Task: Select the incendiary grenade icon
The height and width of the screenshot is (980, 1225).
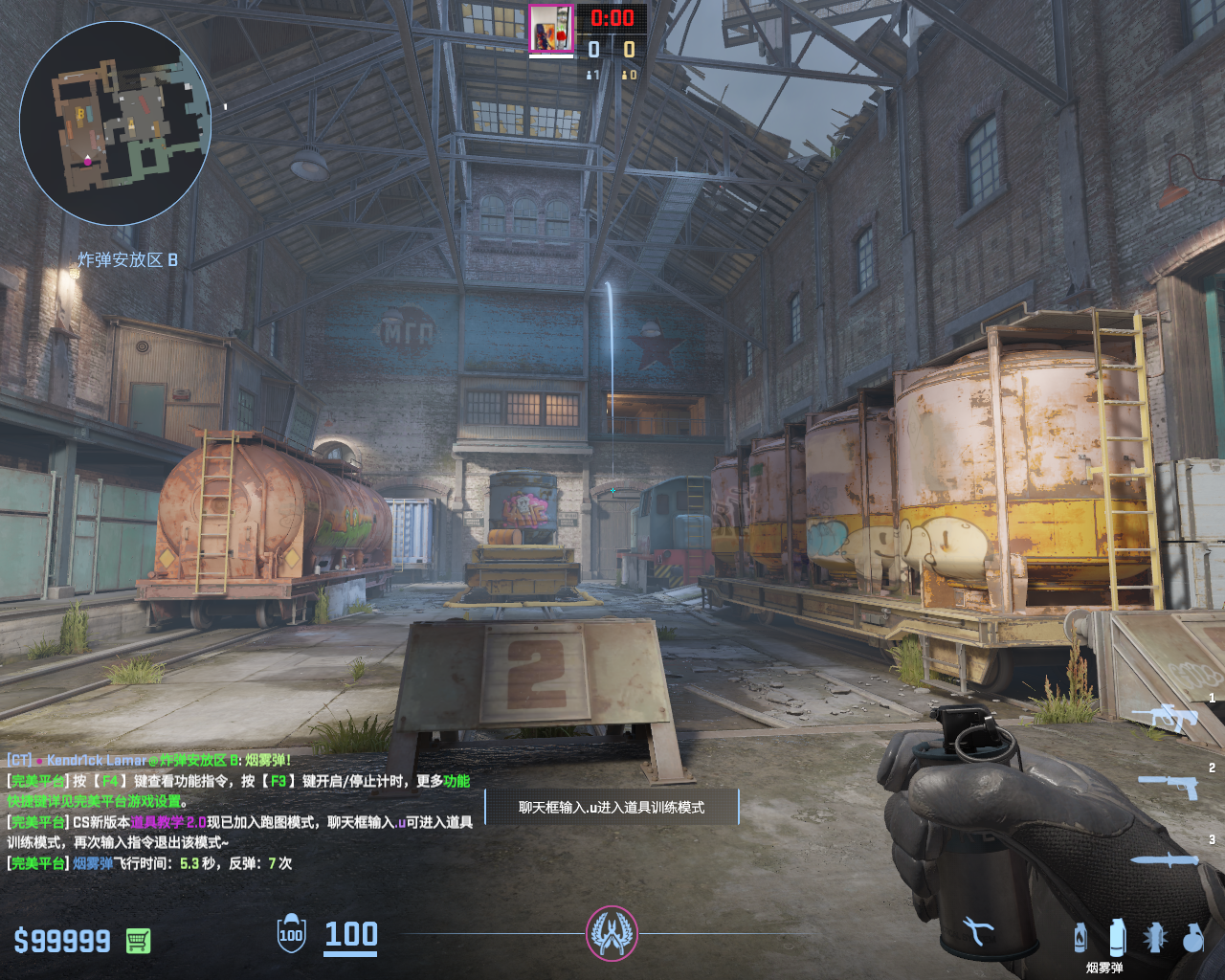Action: (1080, 938)
